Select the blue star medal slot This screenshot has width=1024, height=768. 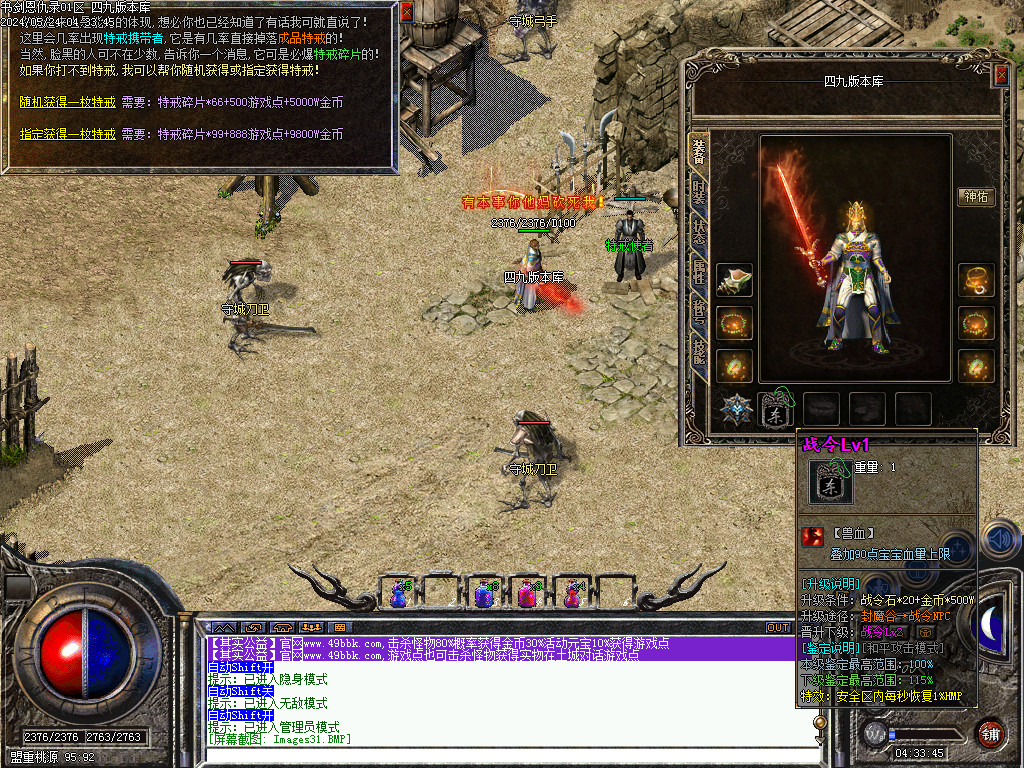point(738,409)
